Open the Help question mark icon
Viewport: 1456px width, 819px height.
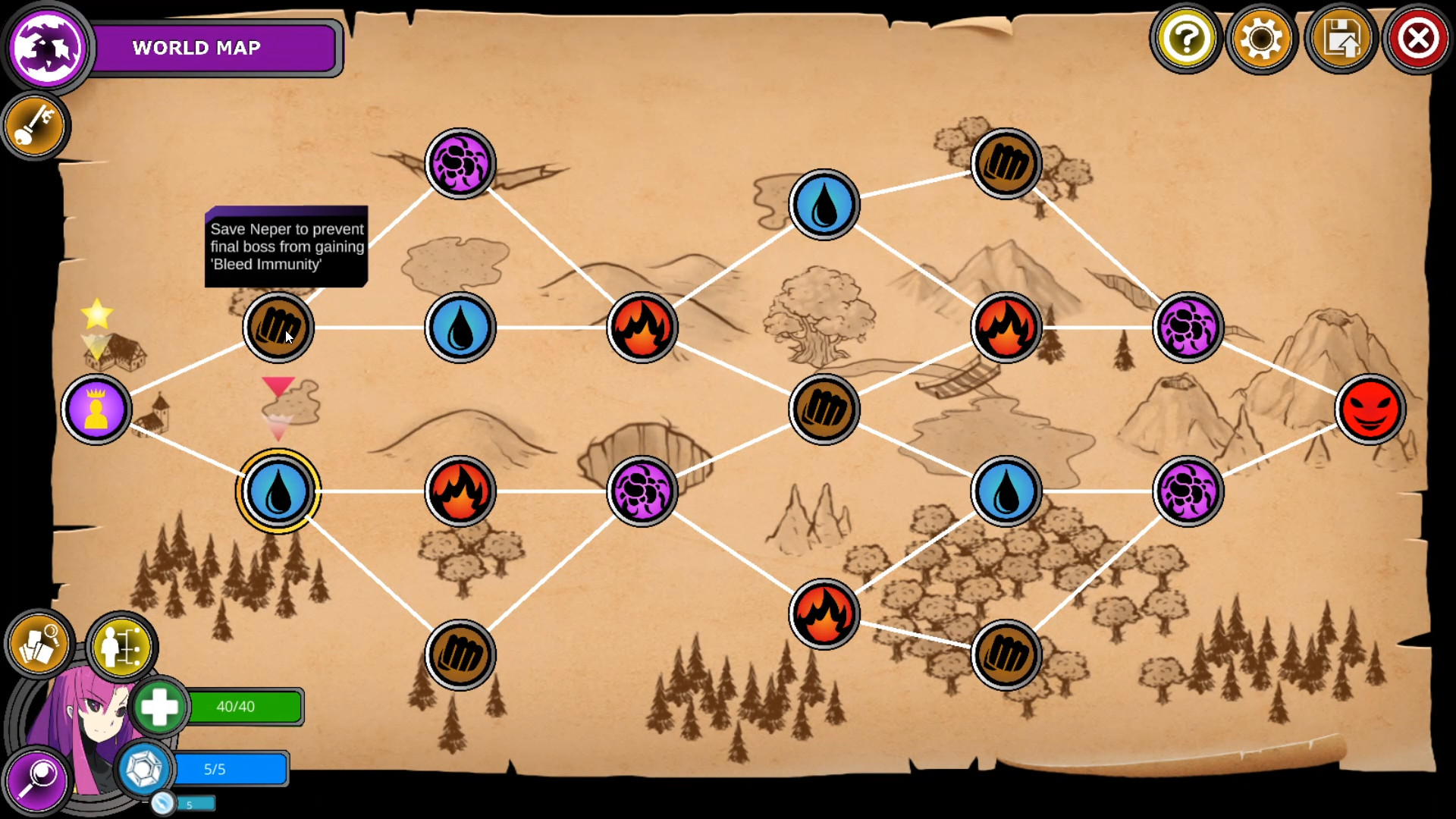click(x=1187, y=38)
